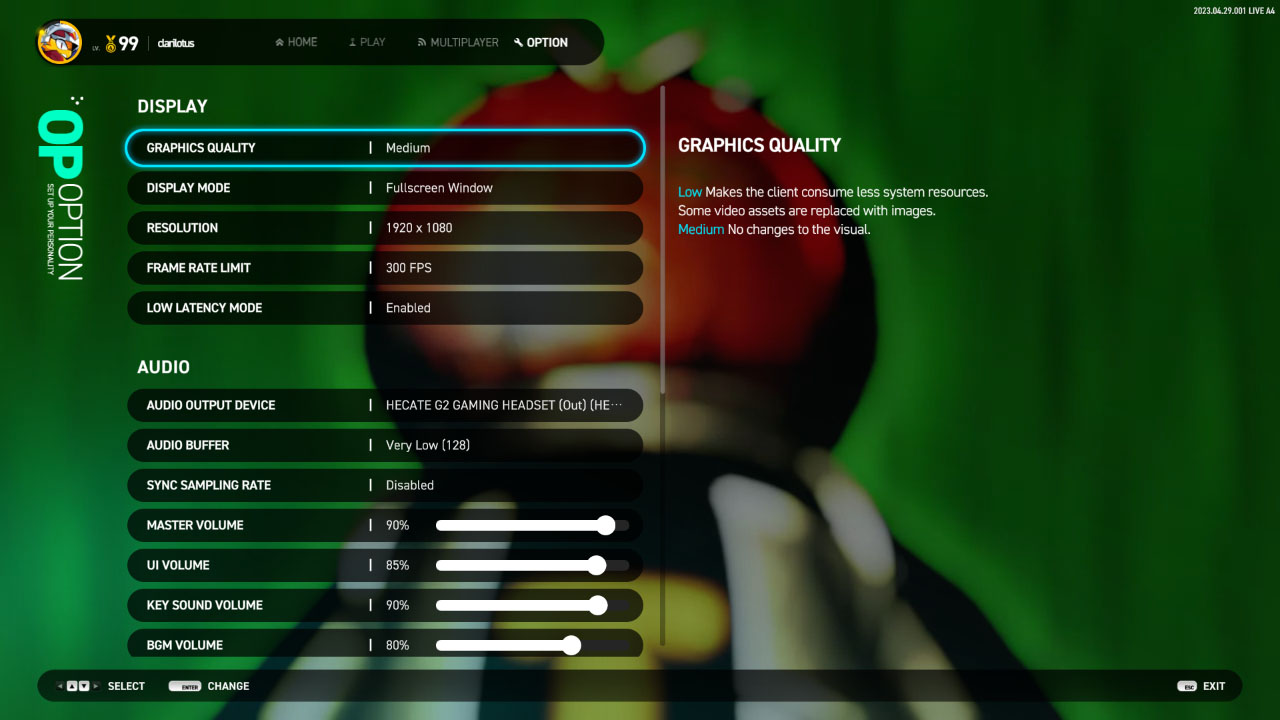Adjust the Key Sound Volume slider
Screen dimensions: 1280x720
tap(532, 605)
